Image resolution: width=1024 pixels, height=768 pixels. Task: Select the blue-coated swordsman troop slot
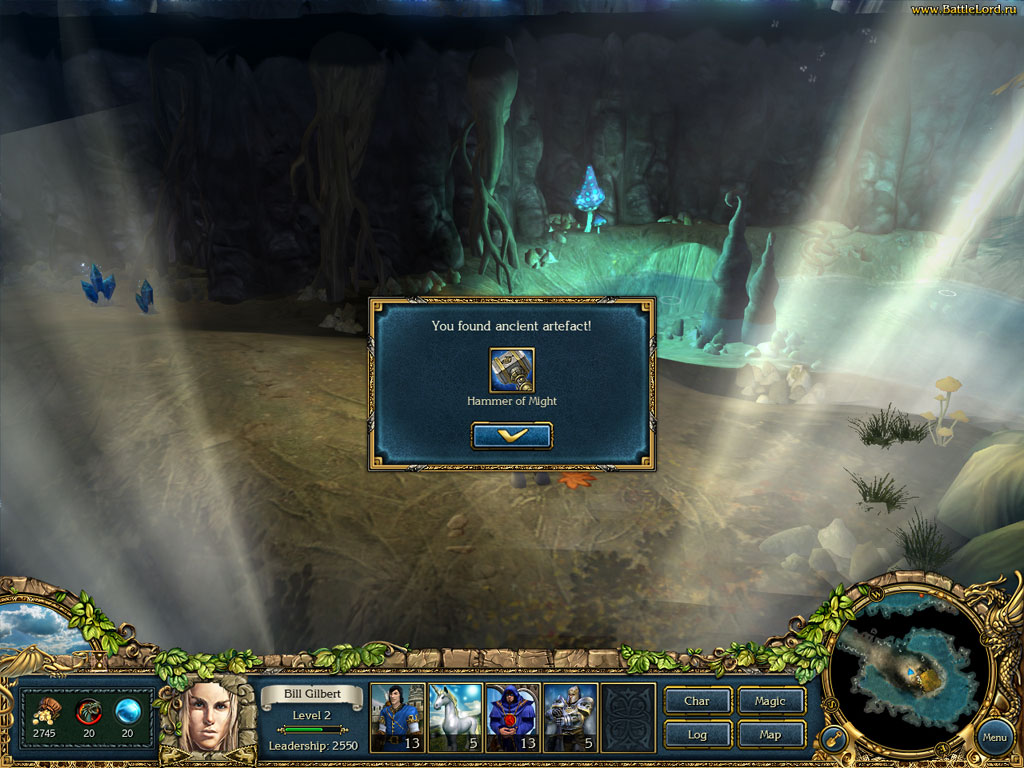click(x=398, y=717)
